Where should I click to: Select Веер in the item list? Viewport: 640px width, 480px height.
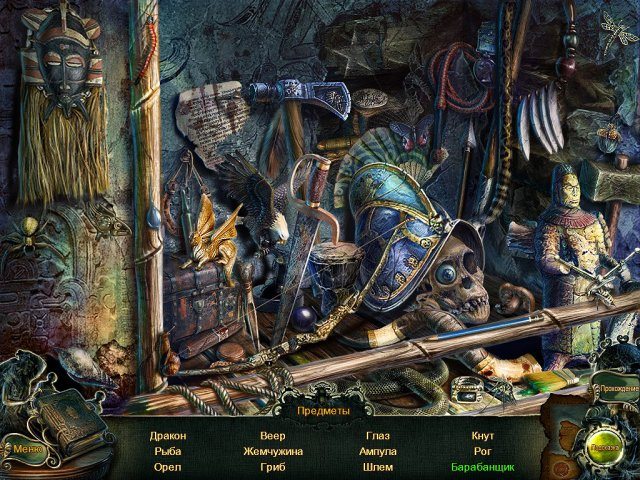pos(272,436)
